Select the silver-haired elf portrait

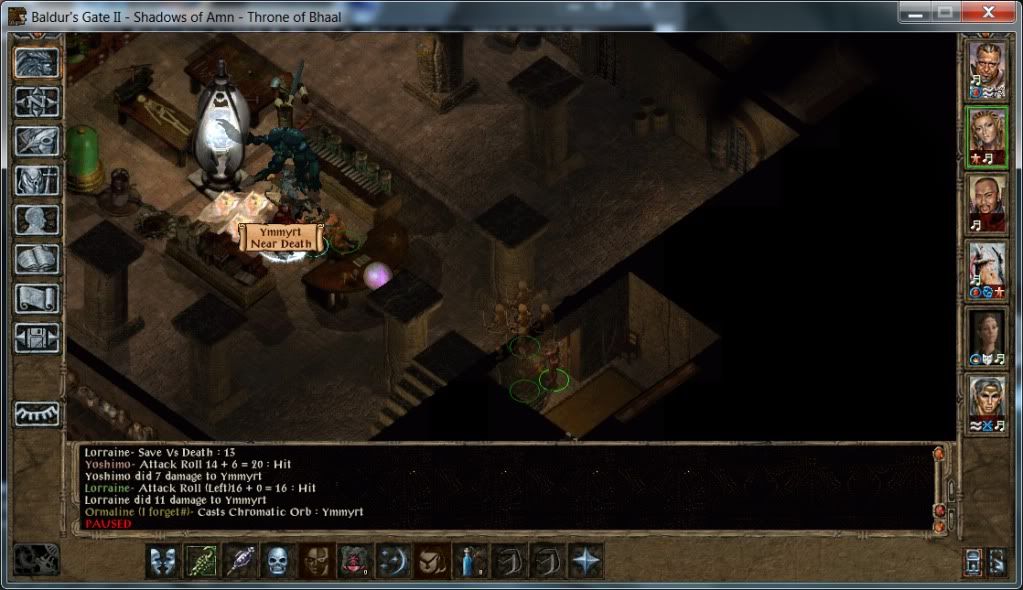click(987, 404)
